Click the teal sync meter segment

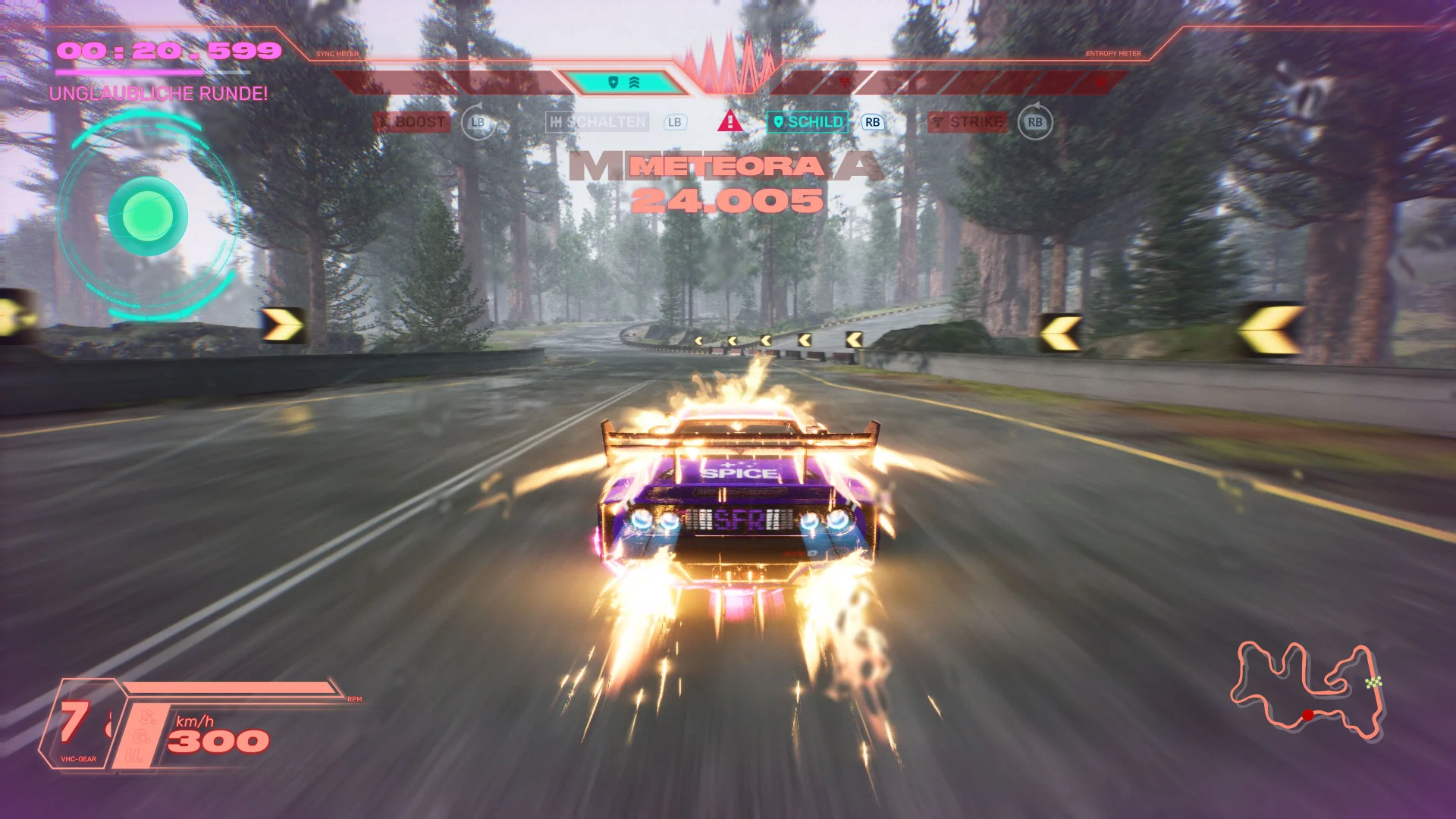point(623,83)
